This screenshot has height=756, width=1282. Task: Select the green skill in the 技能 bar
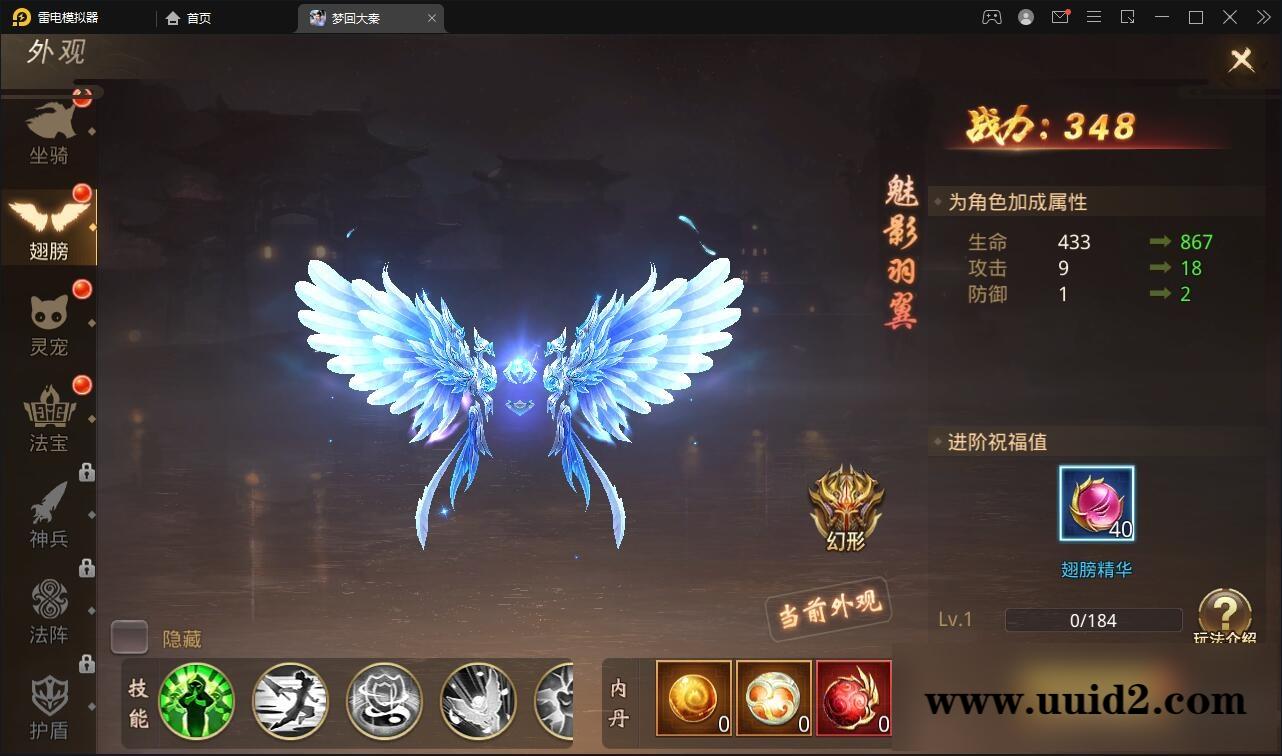pyautogui.click(x=197, y=700)
